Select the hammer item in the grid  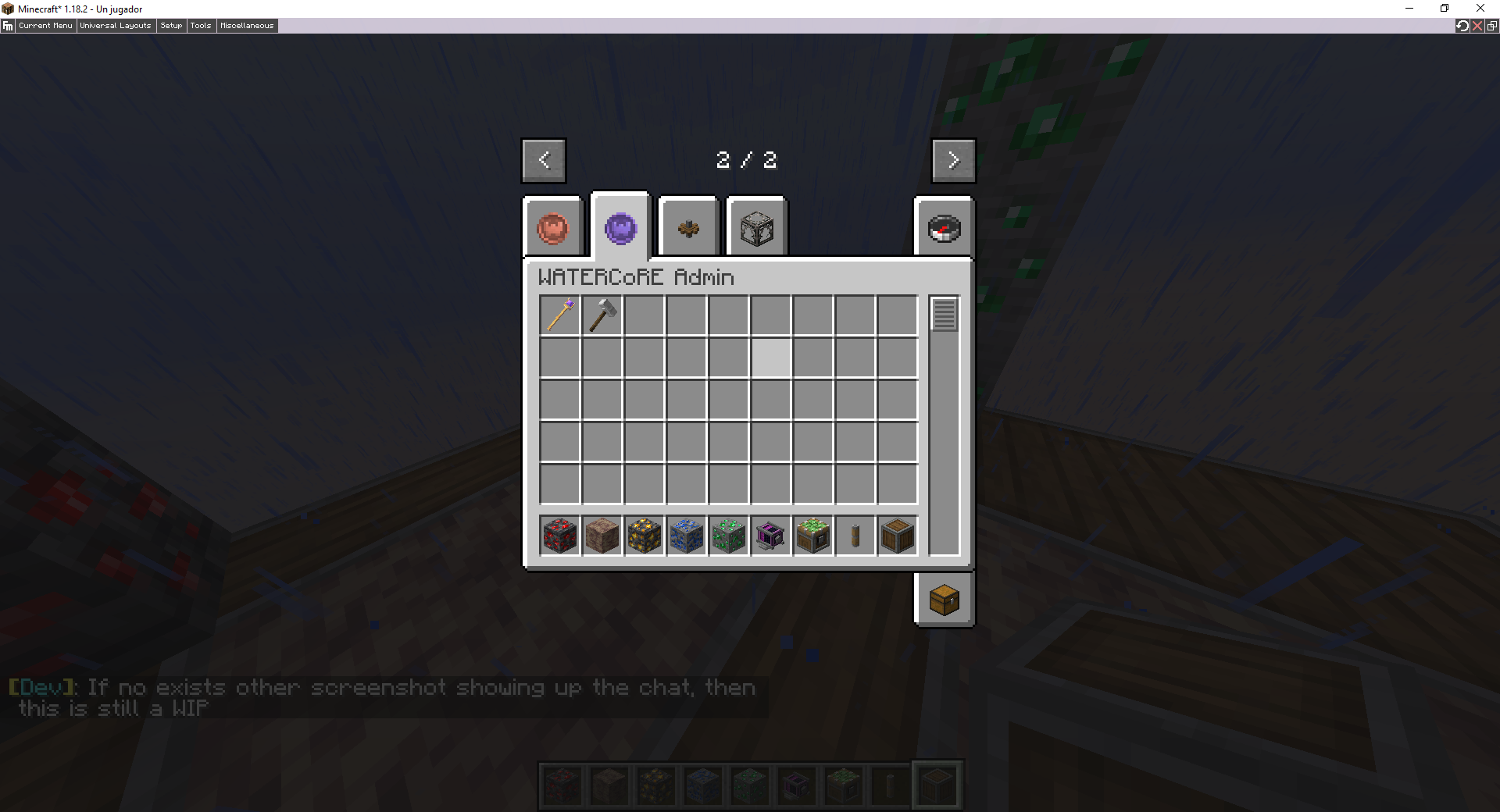[602, 315]
